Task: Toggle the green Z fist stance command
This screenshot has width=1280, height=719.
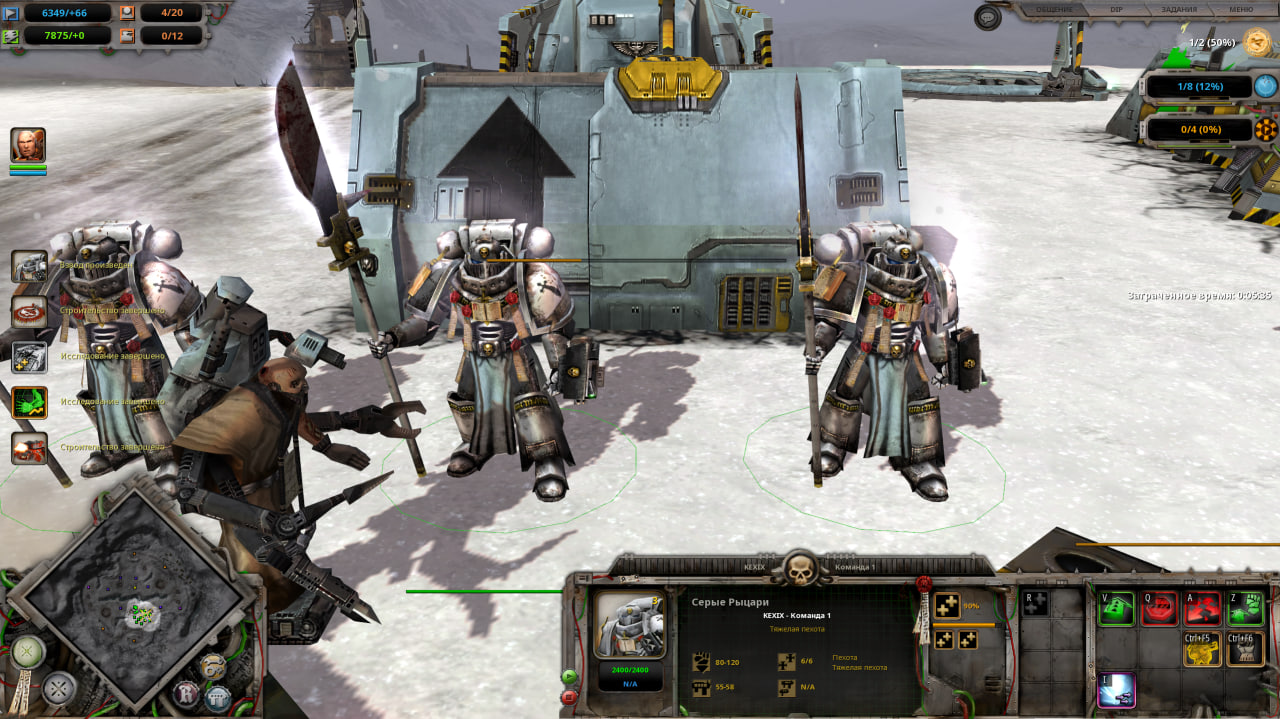Action: 1245,608
